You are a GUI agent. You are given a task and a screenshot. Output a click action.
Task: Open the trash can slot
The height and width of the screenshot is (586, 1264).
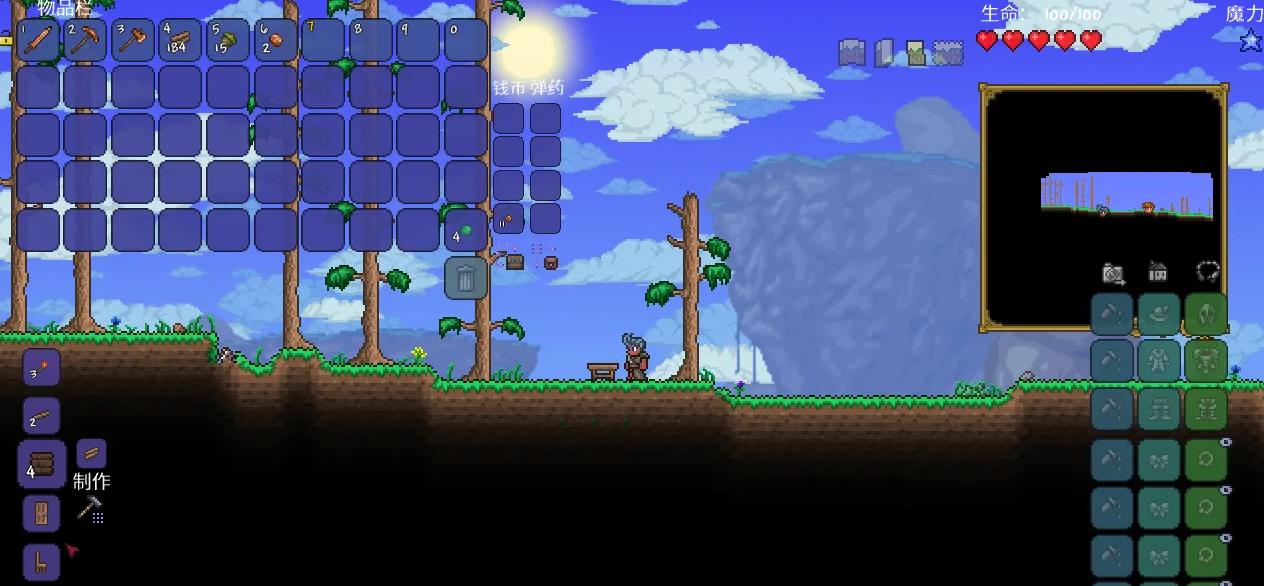click(x=465, y=278)
